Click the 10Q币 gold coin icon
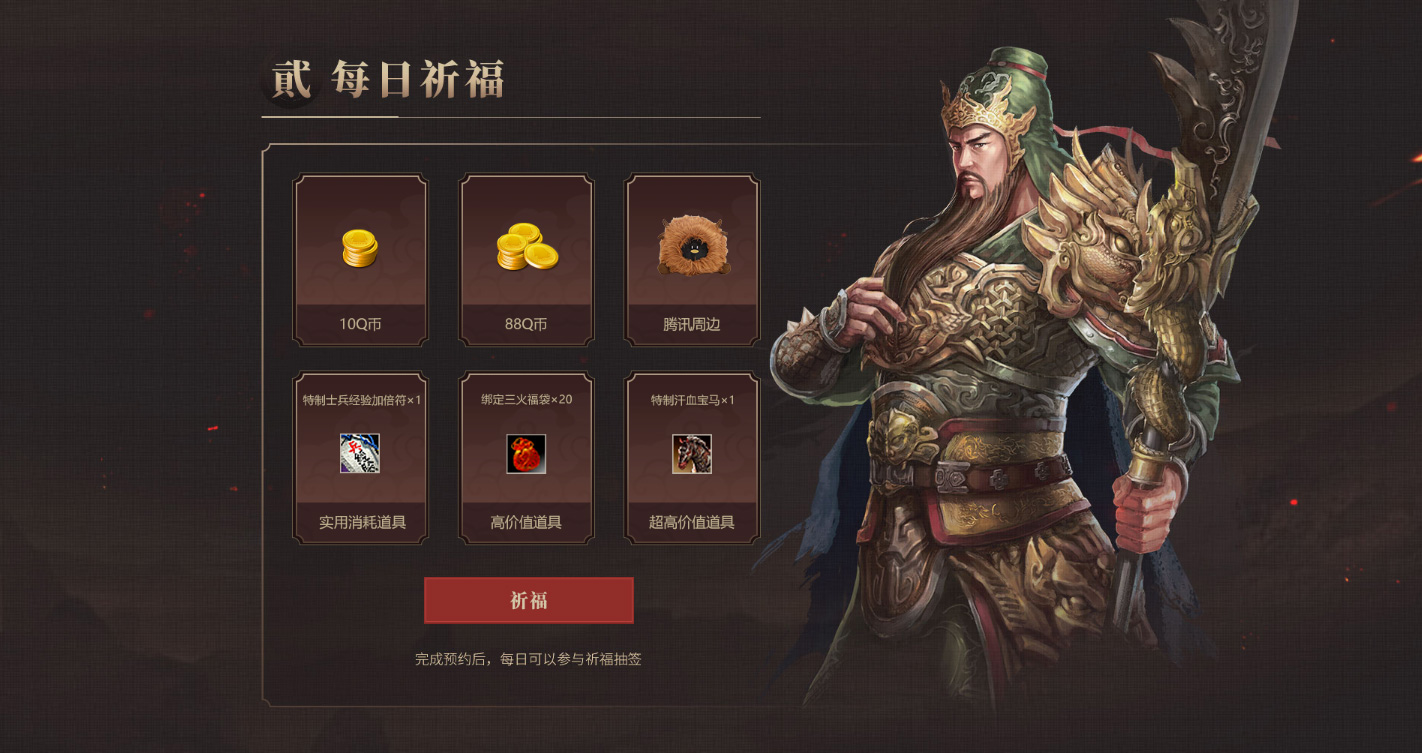This screenshot has width=1422, height=753. [x=360, y=249]
